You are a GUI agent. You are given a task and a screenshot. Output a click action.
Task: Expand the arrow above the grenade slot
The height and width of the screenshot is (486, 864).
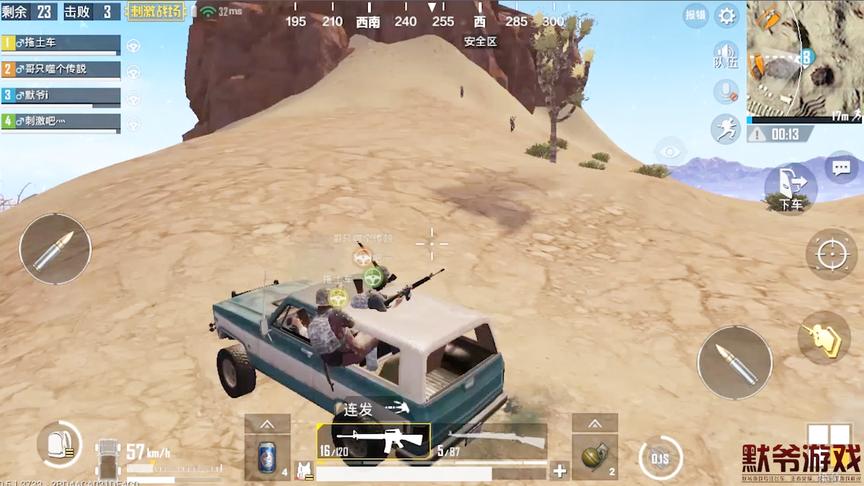[595, 423]
